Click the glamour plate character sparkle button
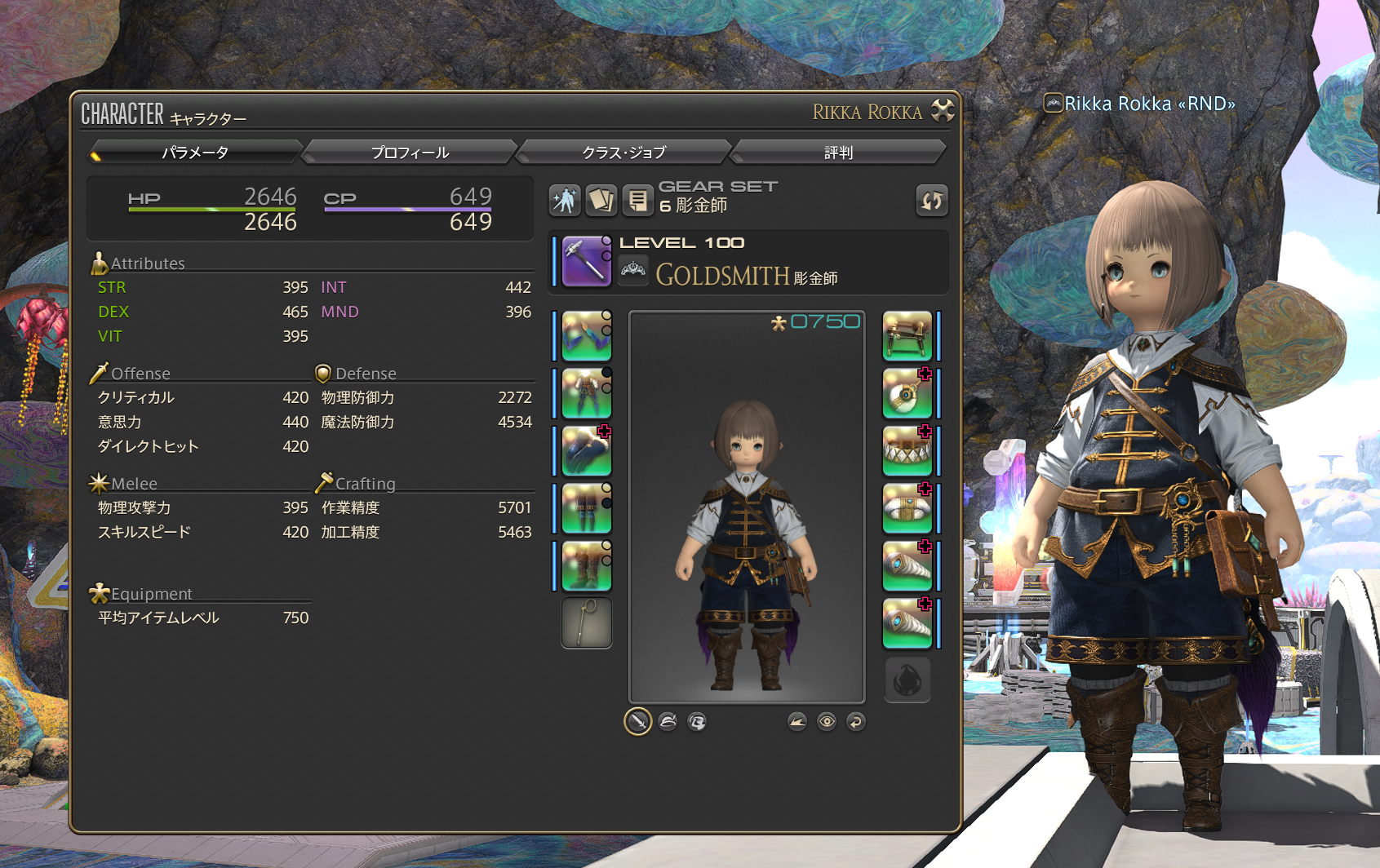The image size is (1380, 868). (565, 200)
